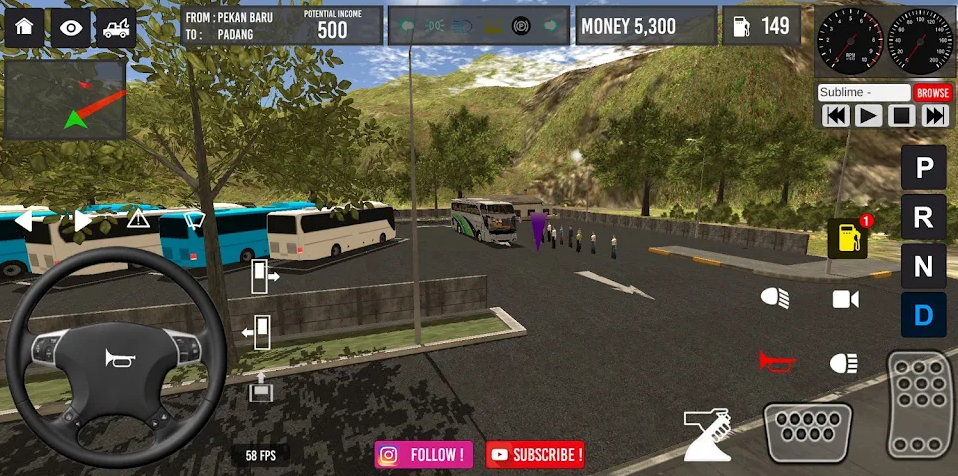Tap the yellow fuel station notification
This screenshot has width=958, height=476.
click(x=848, y=238)
